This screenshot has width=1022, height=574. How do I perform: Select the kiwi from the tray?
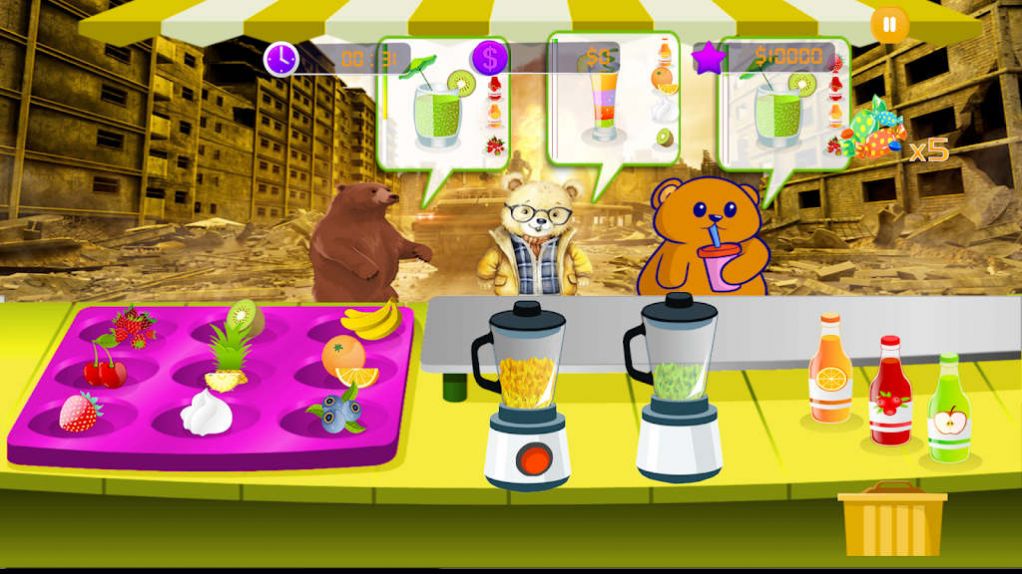[x=245, y=319]
